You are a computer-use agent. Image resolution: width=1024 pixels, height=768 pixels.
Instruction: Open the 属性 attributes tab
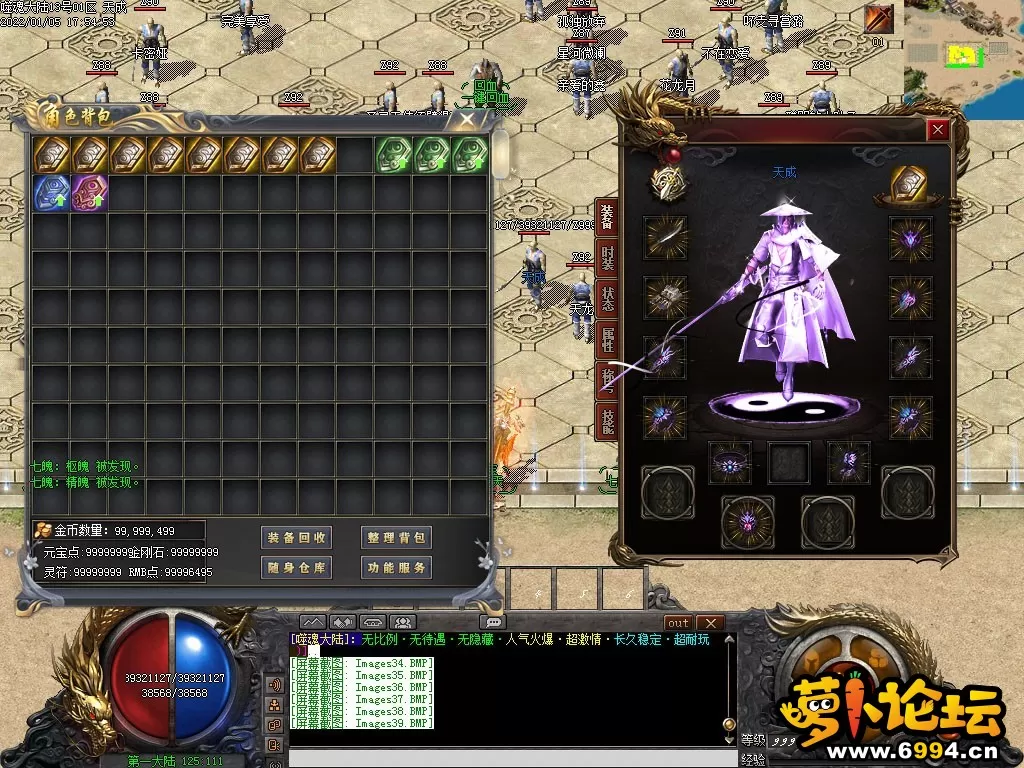(x=607, y=340)
